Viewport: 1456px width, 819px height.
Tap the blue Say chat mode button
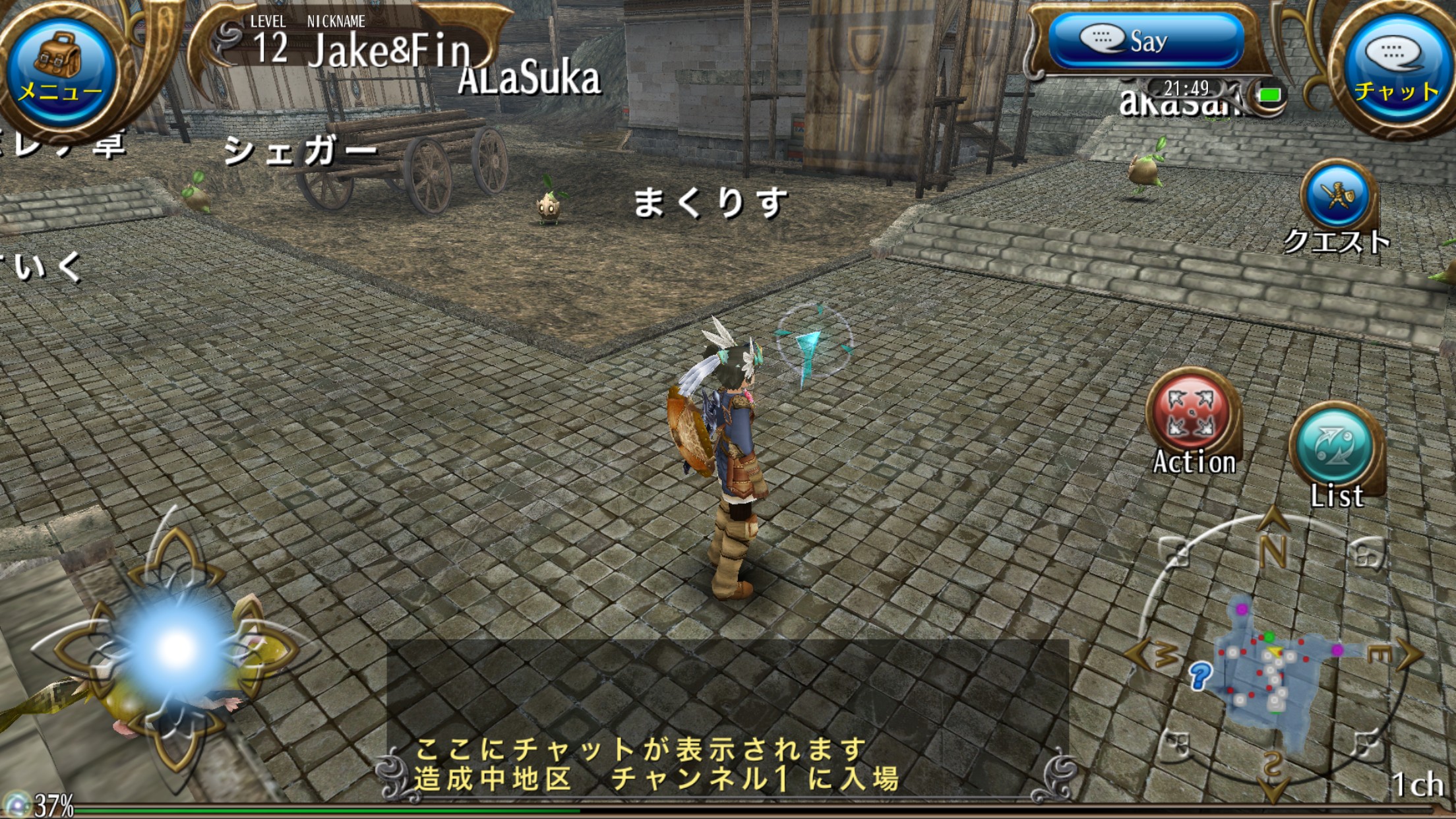(x=1145, y=41)
